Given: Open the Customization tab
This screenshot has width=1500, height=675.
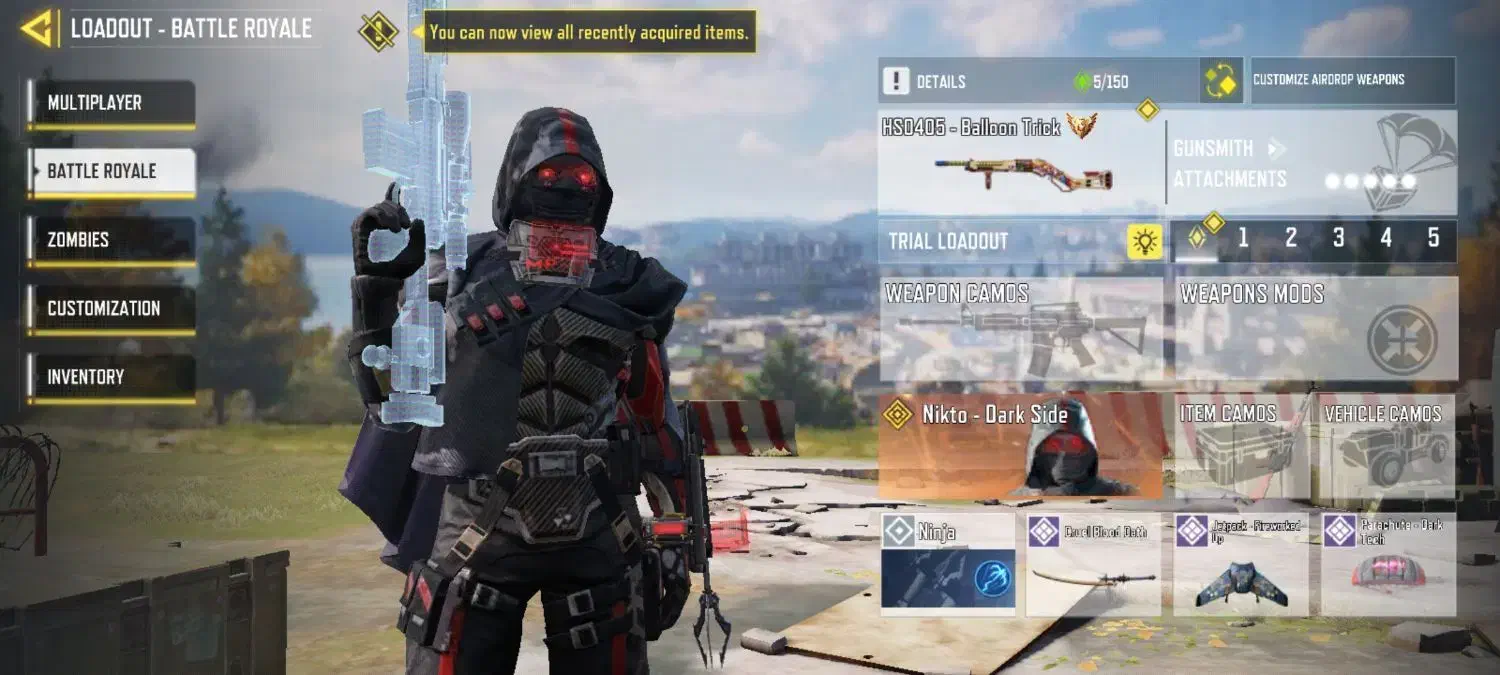Looking at the screenshot, I should click(x=111, y=308).
